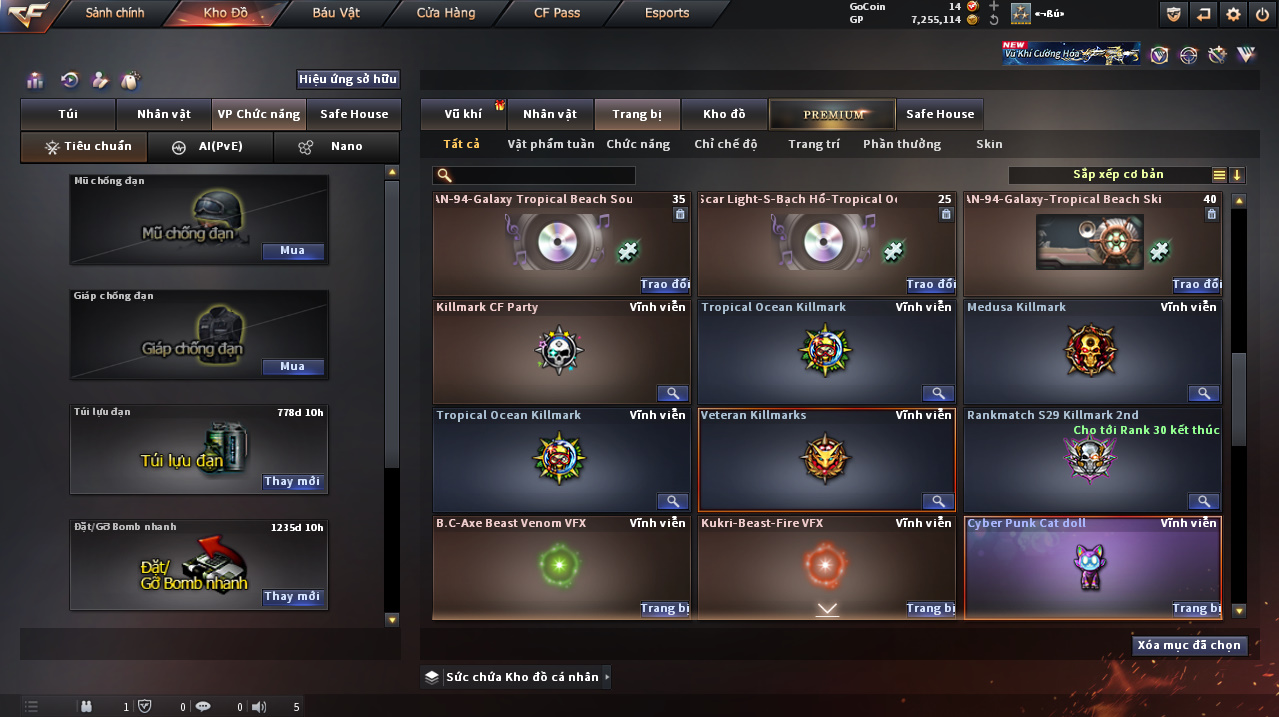Select the Veteran Killmarks item
Screen dimensions: 1279x717
click(825, 458)
